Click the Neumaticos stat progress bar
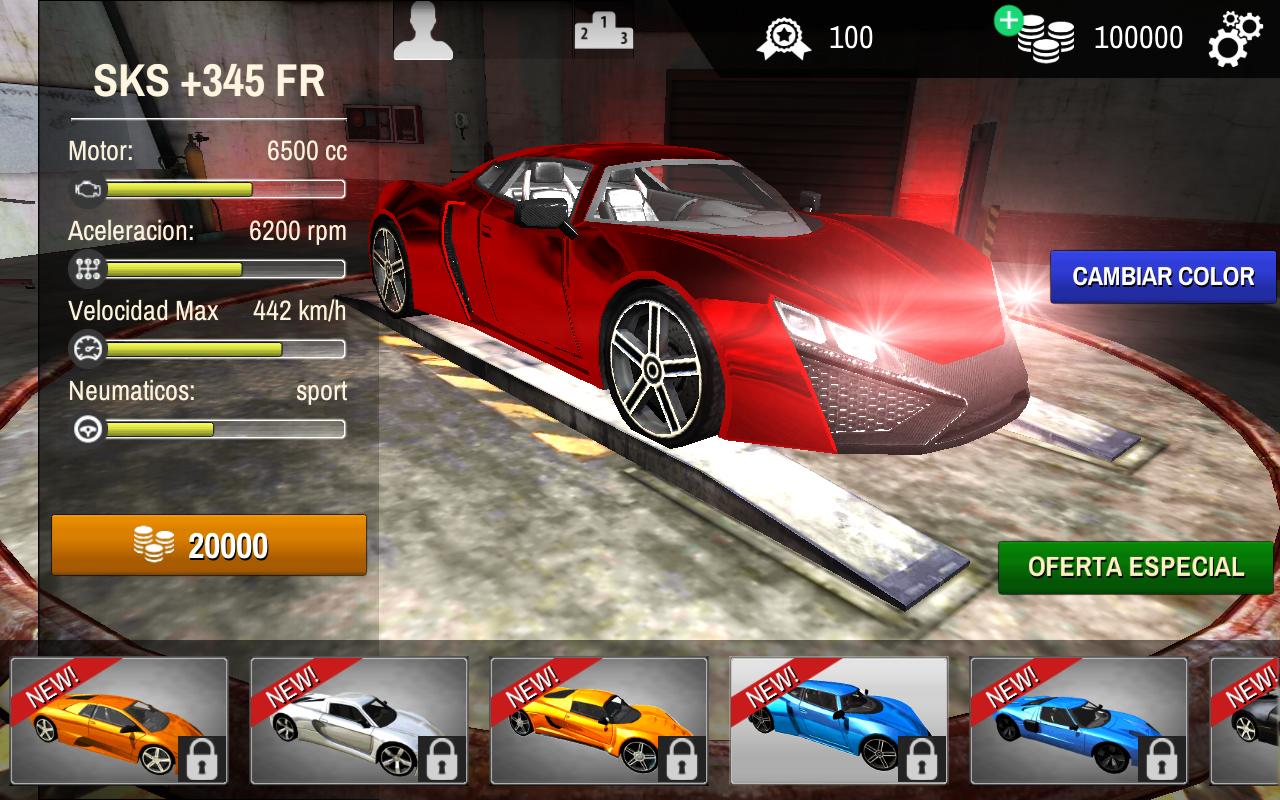This screenshot has height=800, width=1280. 225,428
